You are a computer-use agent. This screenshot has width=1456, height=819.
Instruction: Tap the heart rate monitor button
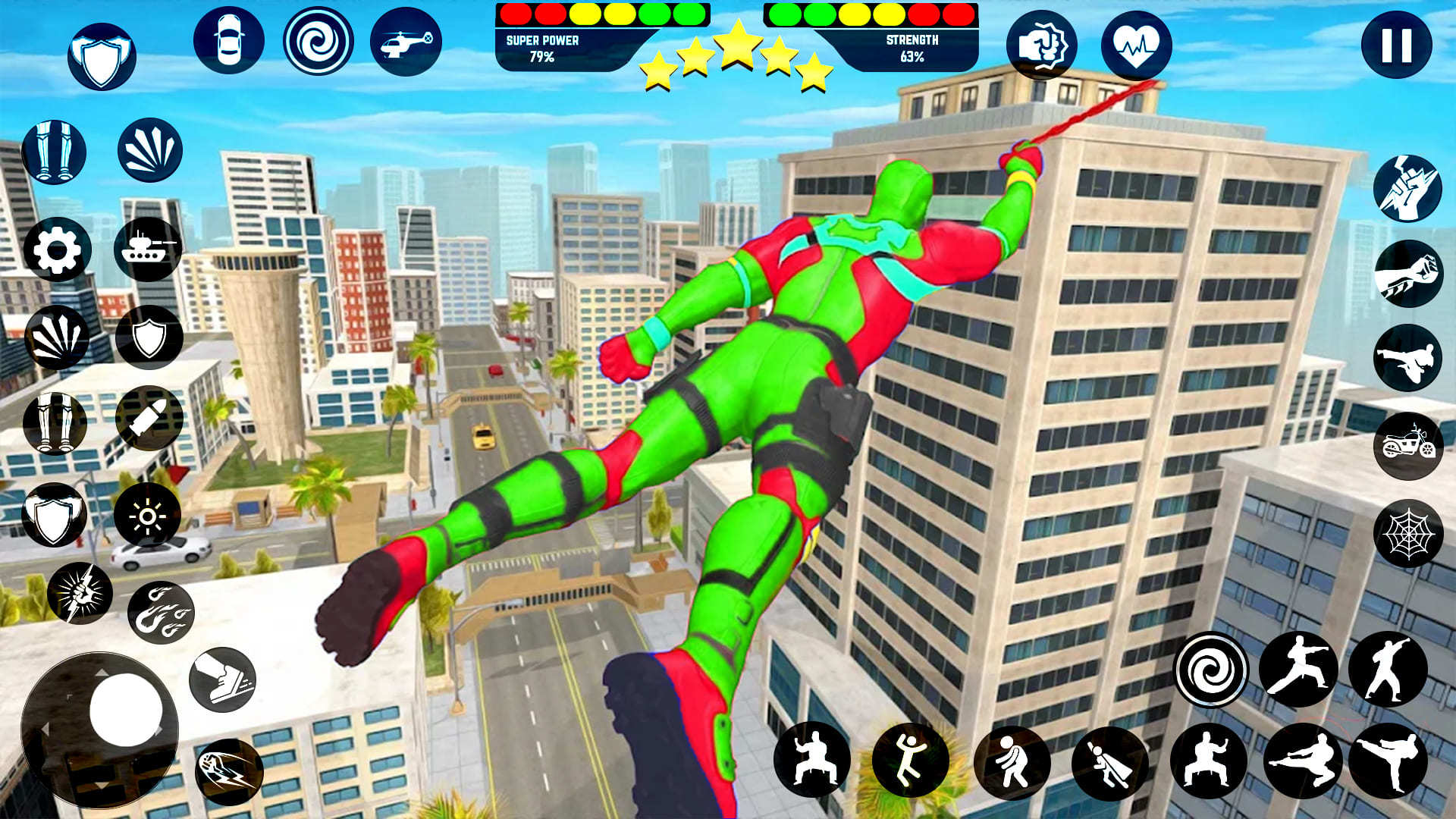1135,45
